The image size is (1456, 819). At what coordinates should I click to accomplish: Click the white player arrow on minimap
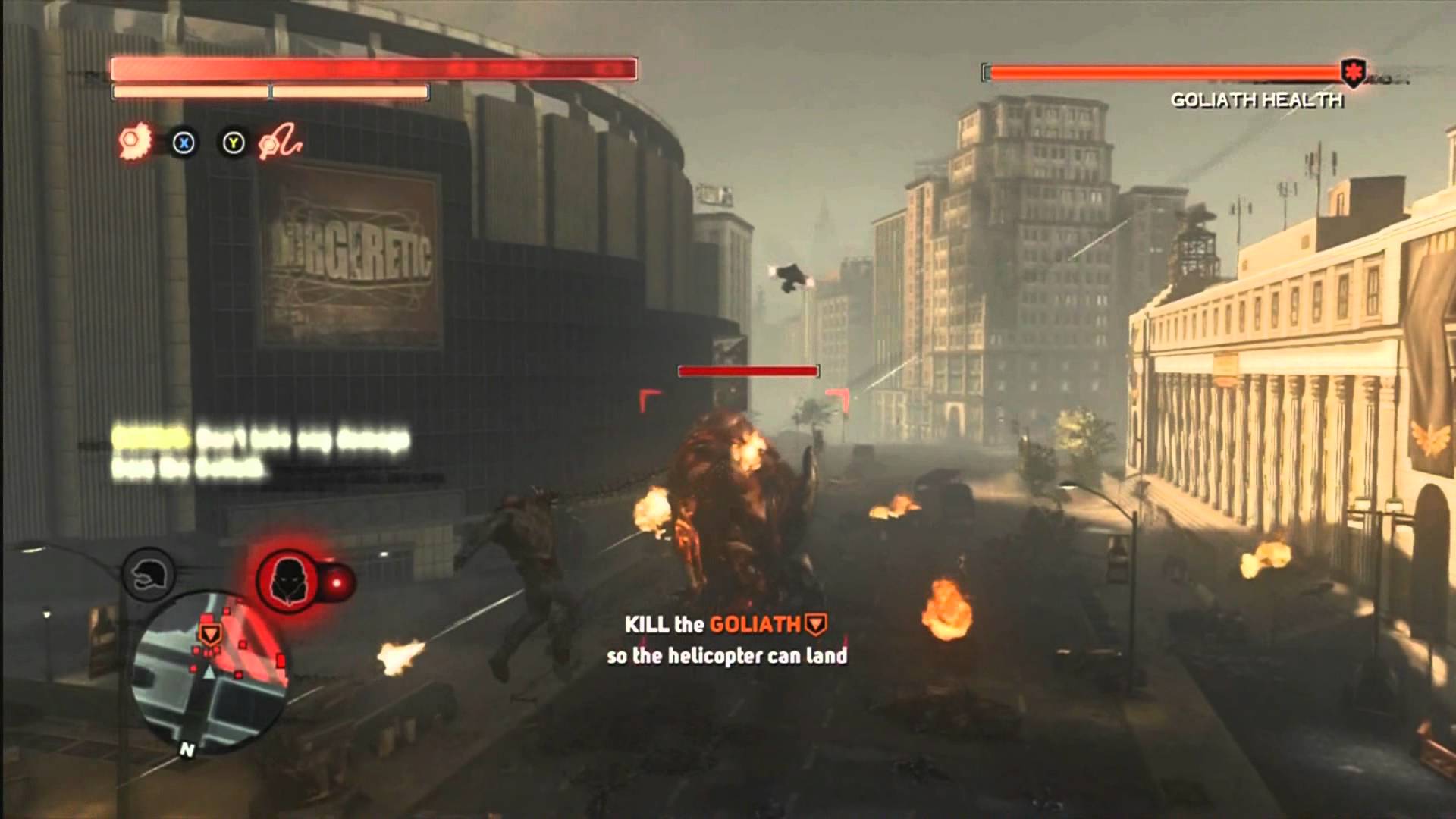(x=209, y=670)
